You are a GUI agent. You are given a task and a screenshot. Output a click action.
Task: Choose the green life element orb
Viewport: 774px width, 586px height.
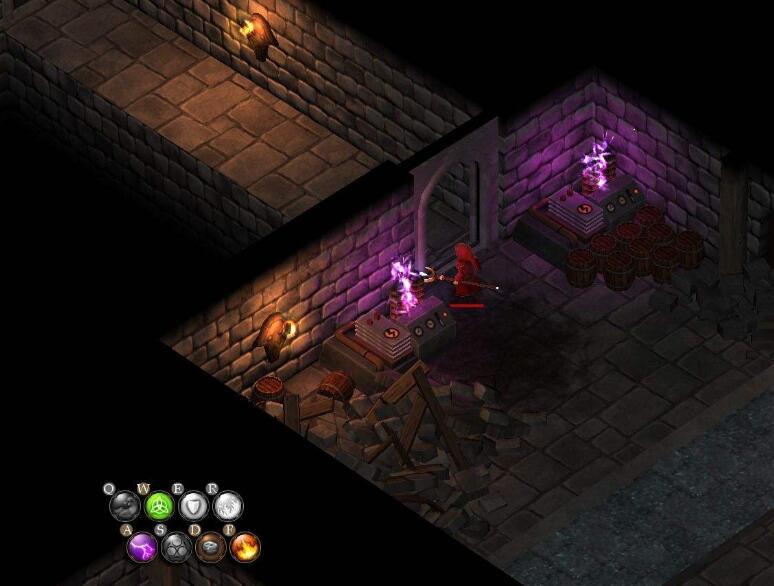click(158, 505)
